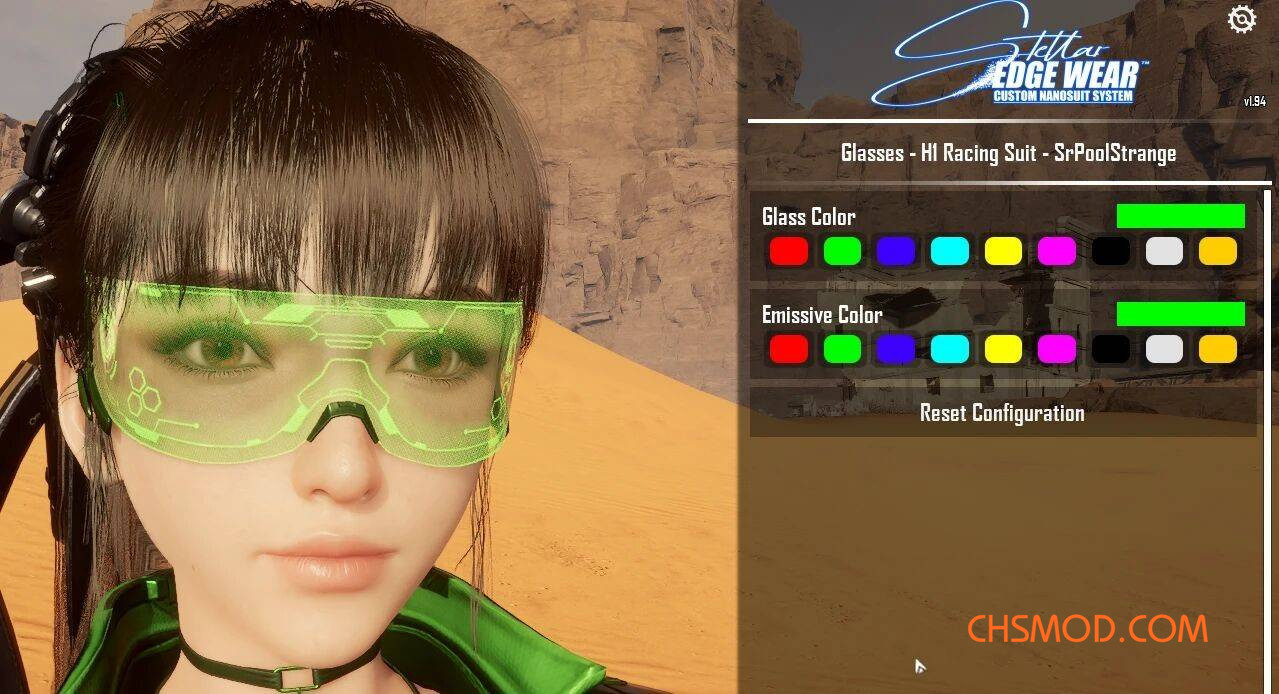This screenshot has height=694, width=1279.
Task: Apply the yellow Emissive Color swatch
Action: [1003, 349]
